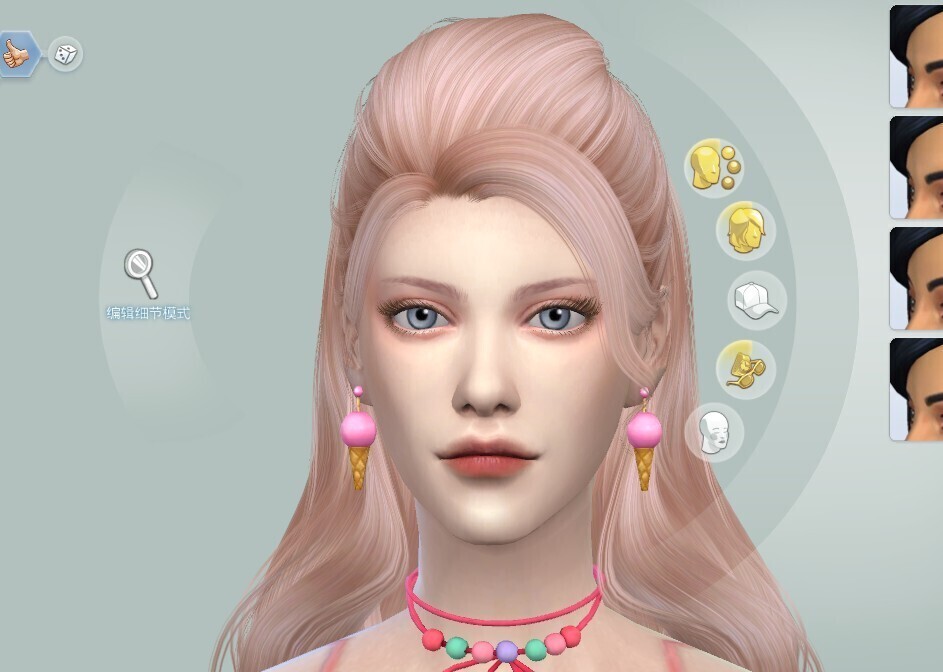Open the accessories category with the sunglasses icon
Viewport: 943px width, 672px height.
(x=745, y=367)
